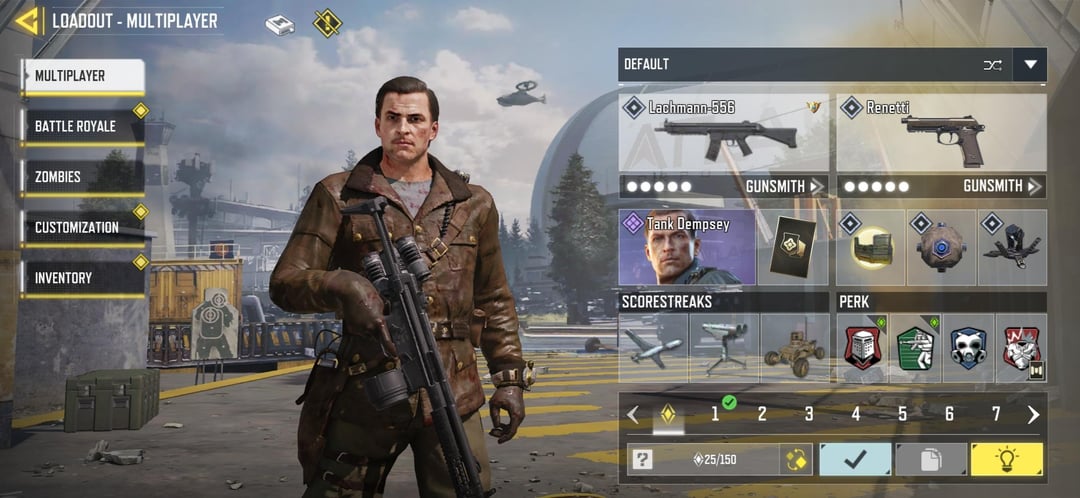The height and width of the screenshot is (498, 1080).
Task: Select the Lachmann-556 primary weapon
Action: (x=723, y=133)
